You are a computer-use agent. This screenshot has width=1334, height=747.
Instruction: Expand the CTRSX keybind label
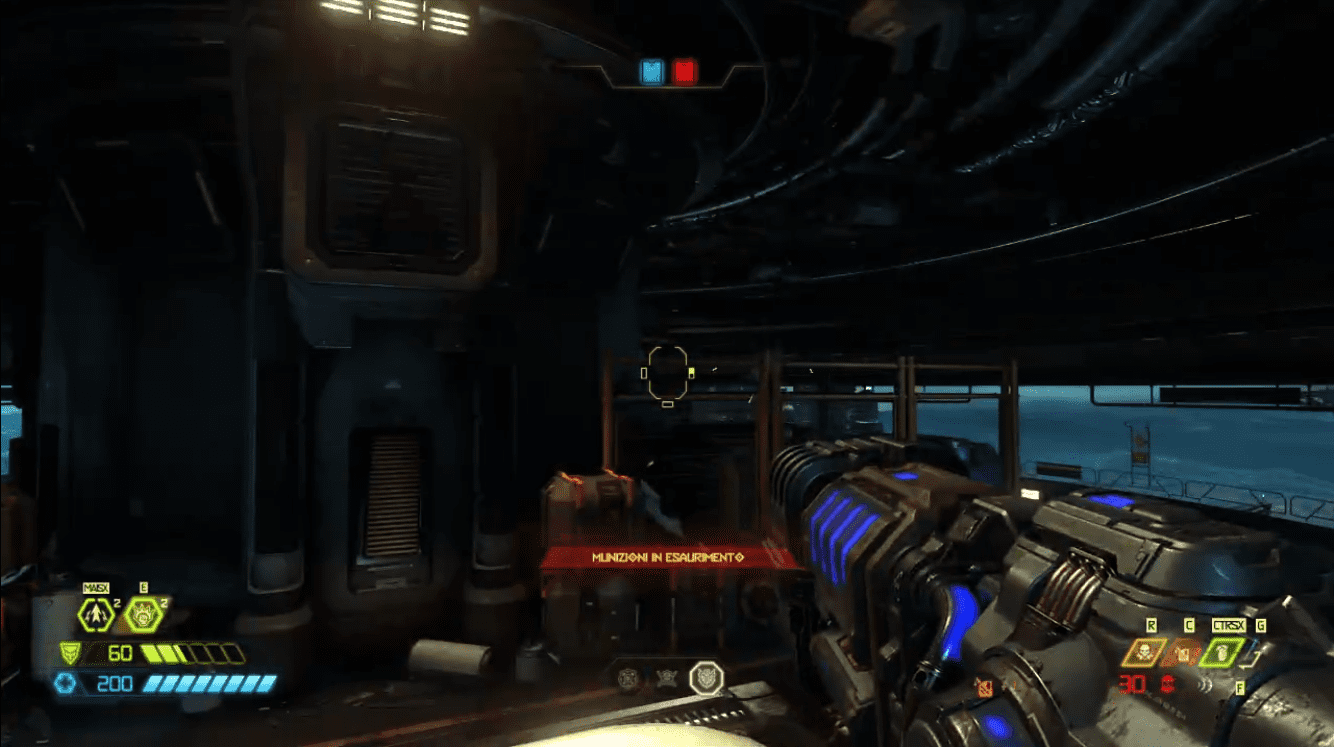click(x=1229, y=625)
